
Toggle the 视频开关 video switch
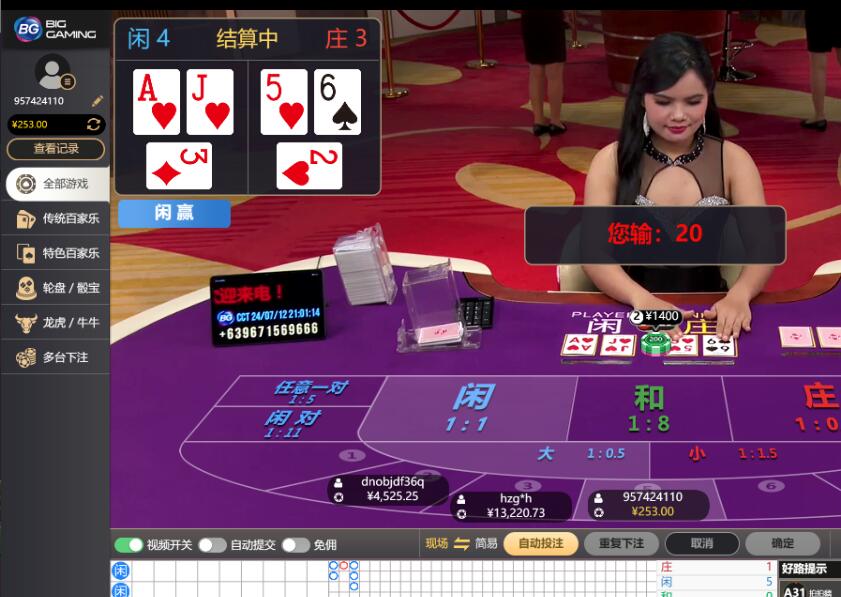coord(129,545)
